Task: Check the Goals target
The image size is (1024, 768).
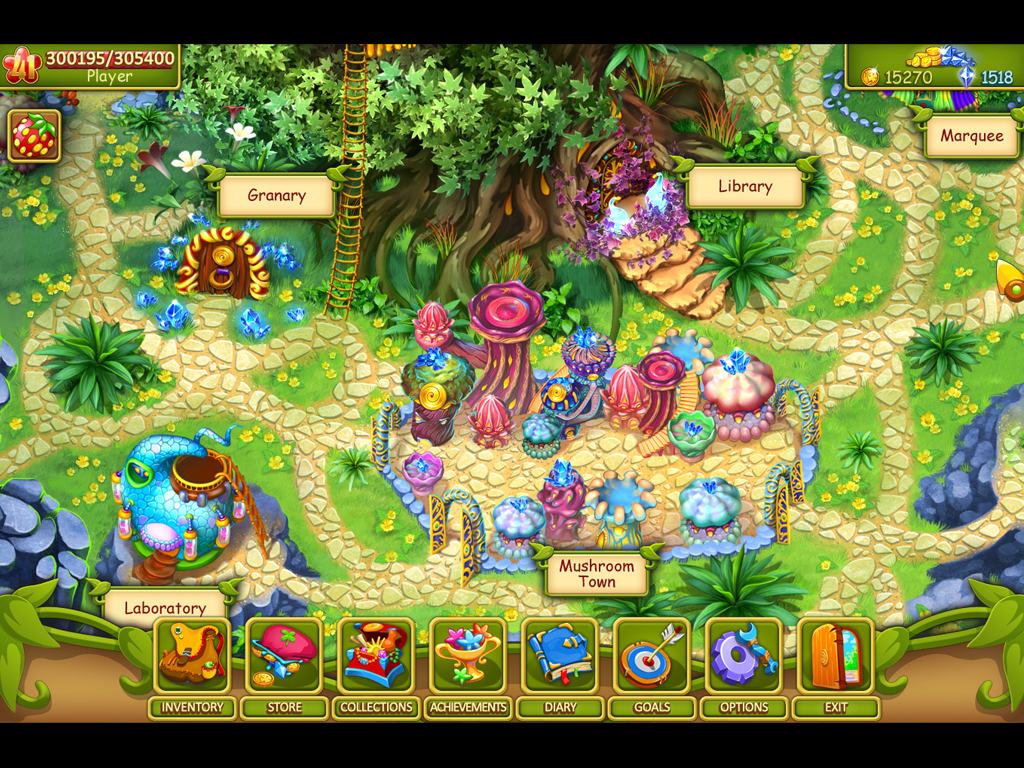Action: tap(652, 657)
